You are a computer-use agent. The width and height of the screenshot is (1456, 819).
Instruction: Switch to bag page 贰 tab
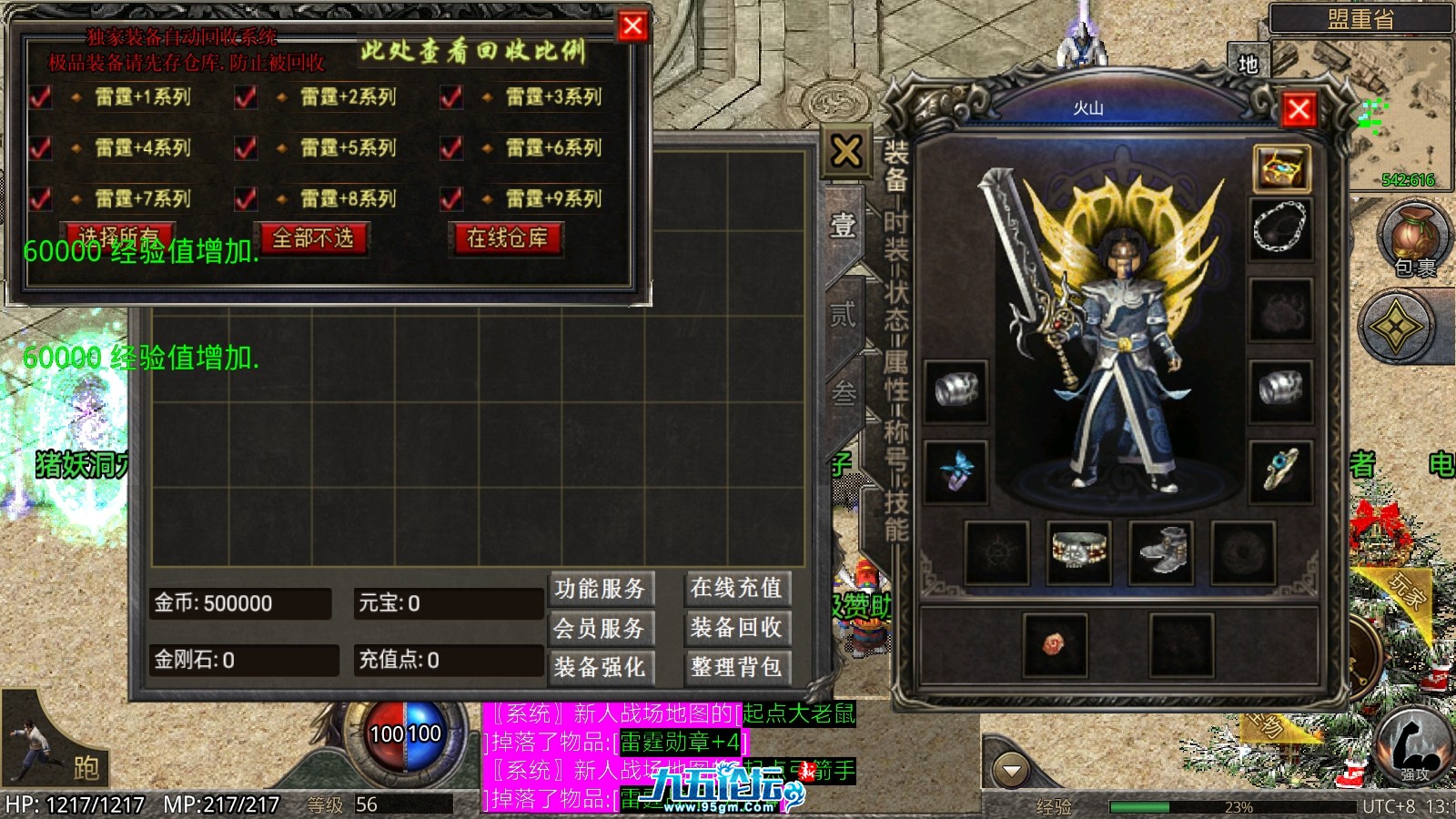tap(843, 315)
